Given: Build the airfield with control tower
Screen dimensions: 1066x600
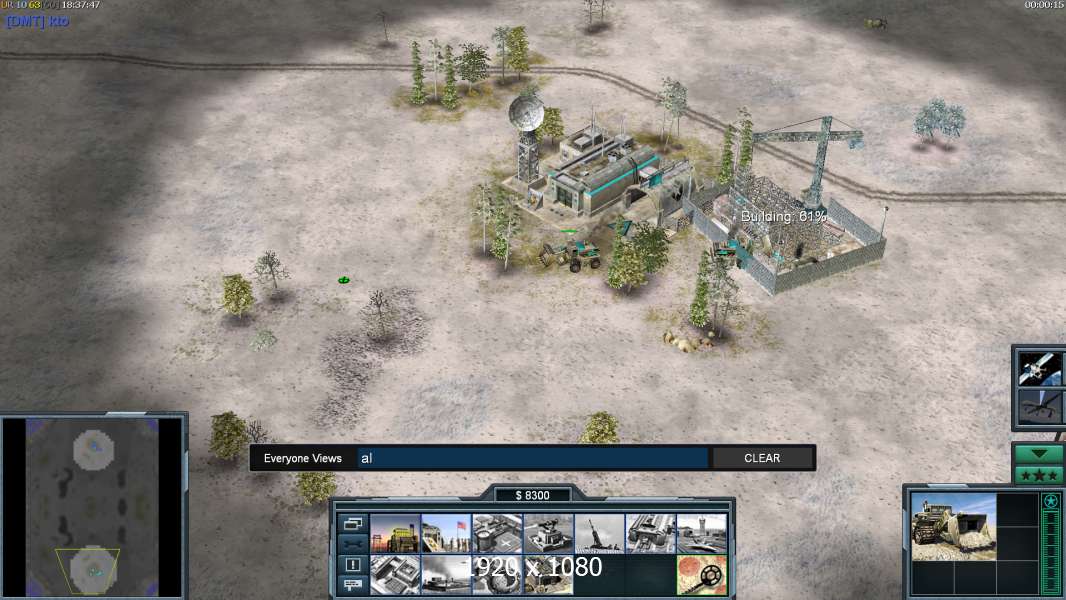Looking at the screenshot, I should [x=700, y=534].
